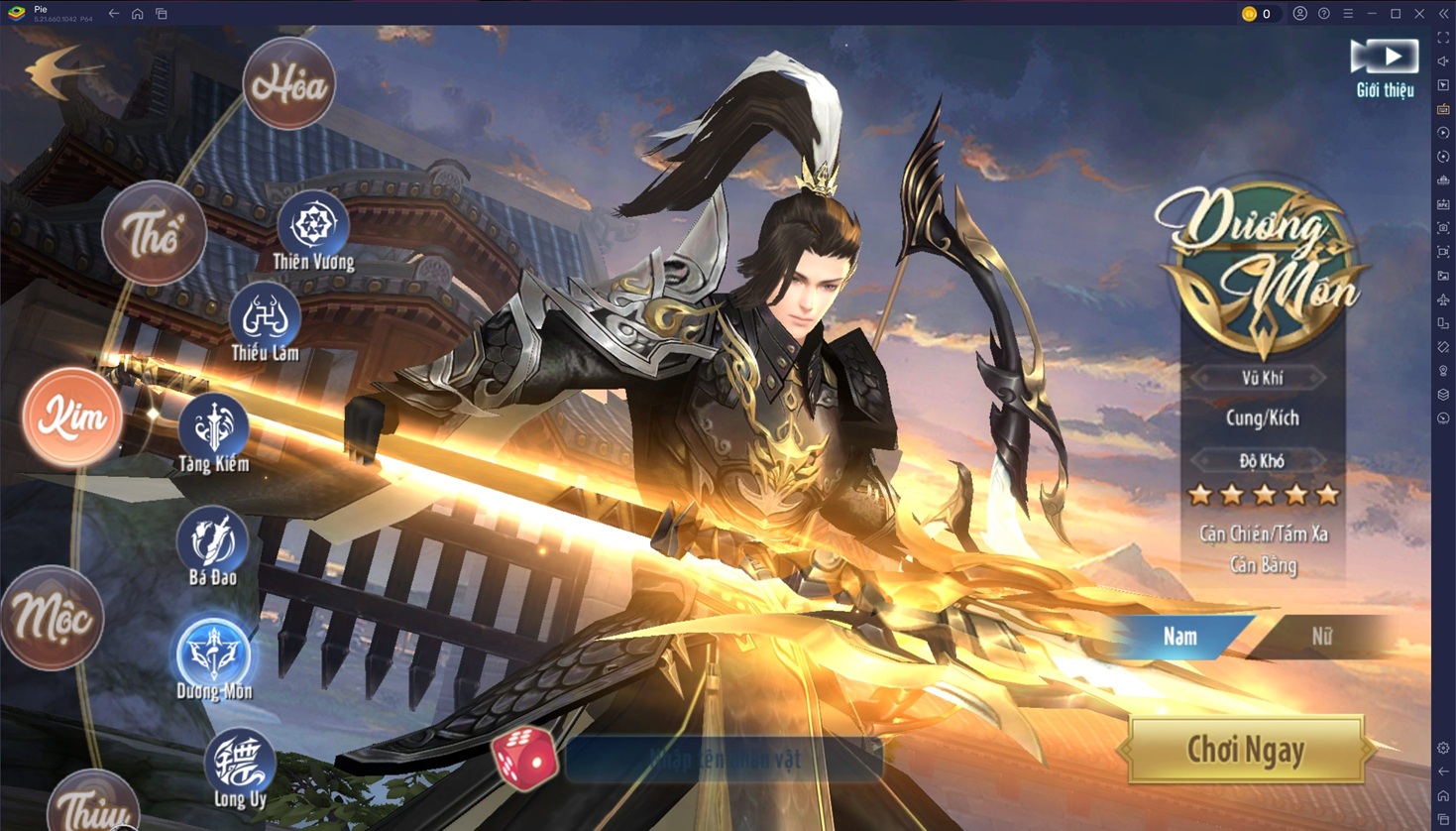Switch to the Nữ gender tab
This screenshot has width=1456, height=831.
1321,637
